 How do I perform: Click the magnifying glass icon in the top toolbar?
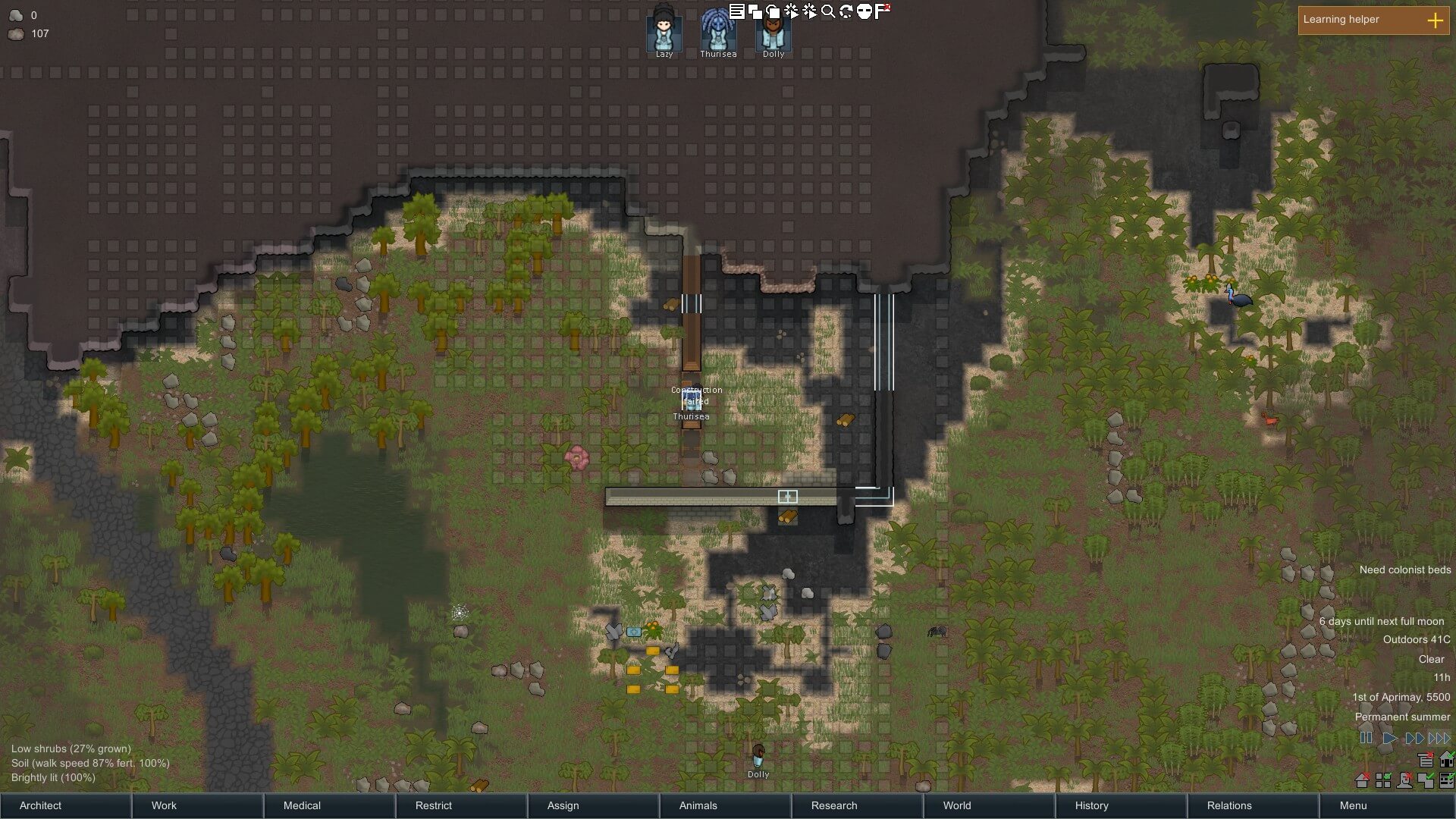[828, 11]
